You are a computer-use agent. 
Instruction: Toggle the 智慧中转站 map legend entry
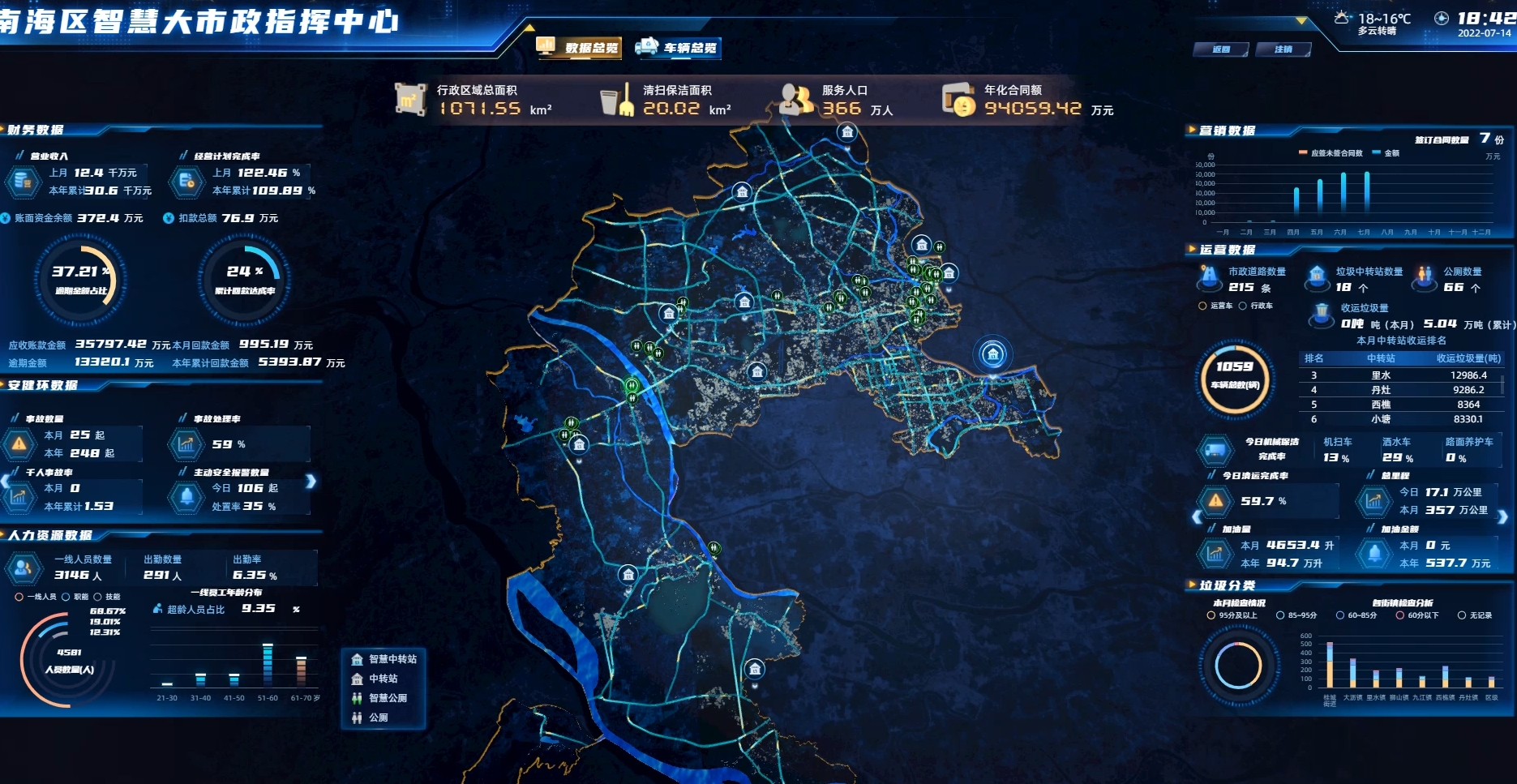tap(386, 659)
